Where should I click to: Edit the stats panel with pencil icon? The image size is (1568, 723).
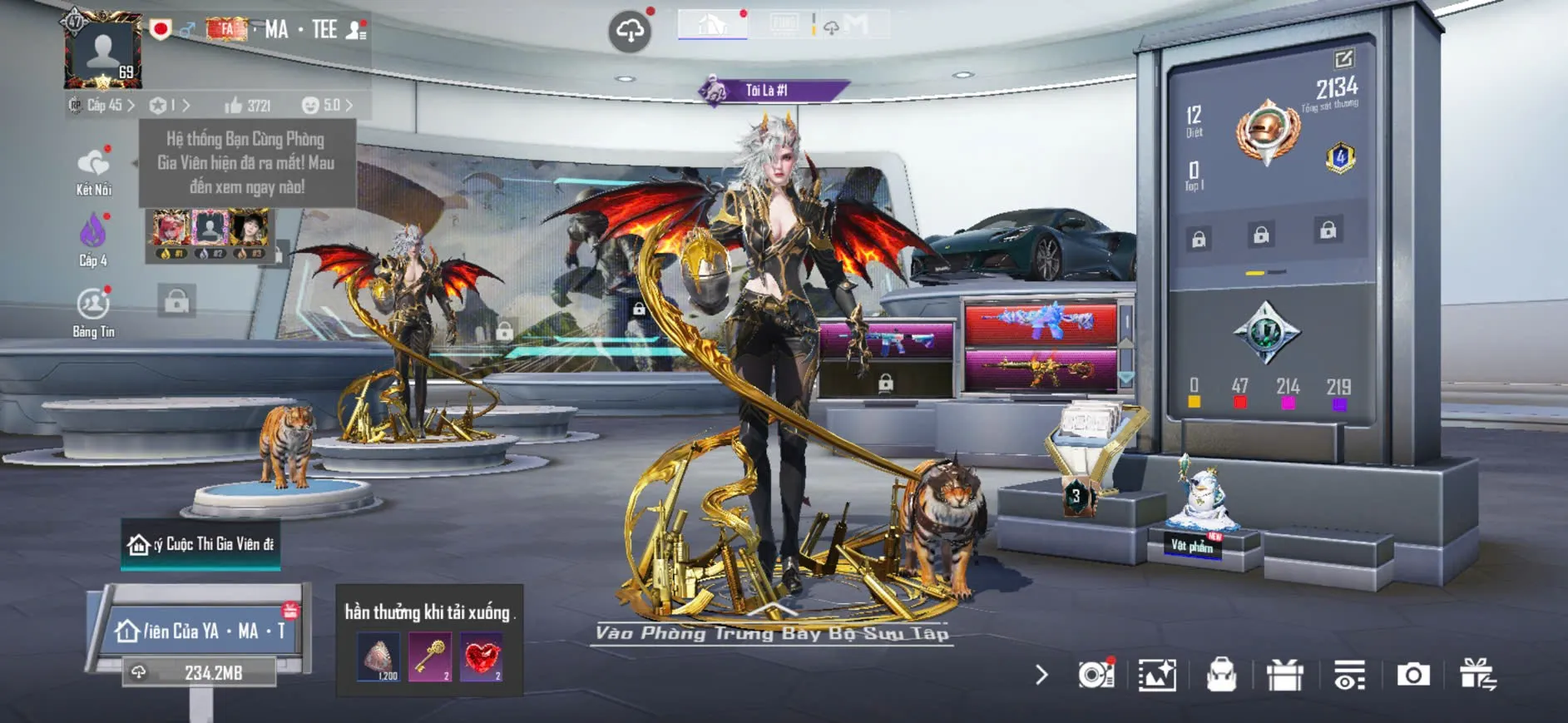[x=1343, y=59]
